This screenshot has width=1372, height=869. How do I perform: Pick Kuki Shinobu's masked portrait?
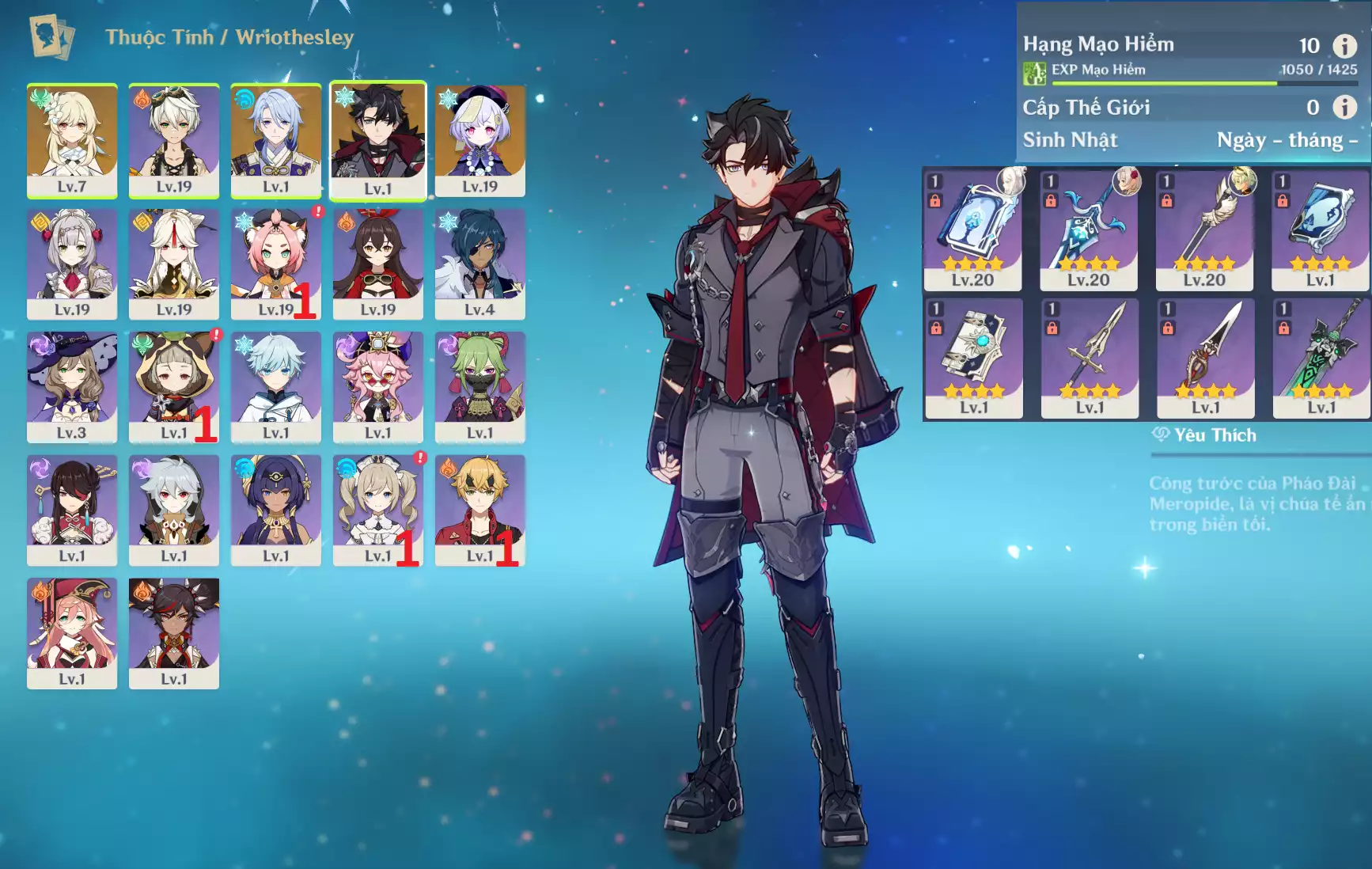click(480, 387)
